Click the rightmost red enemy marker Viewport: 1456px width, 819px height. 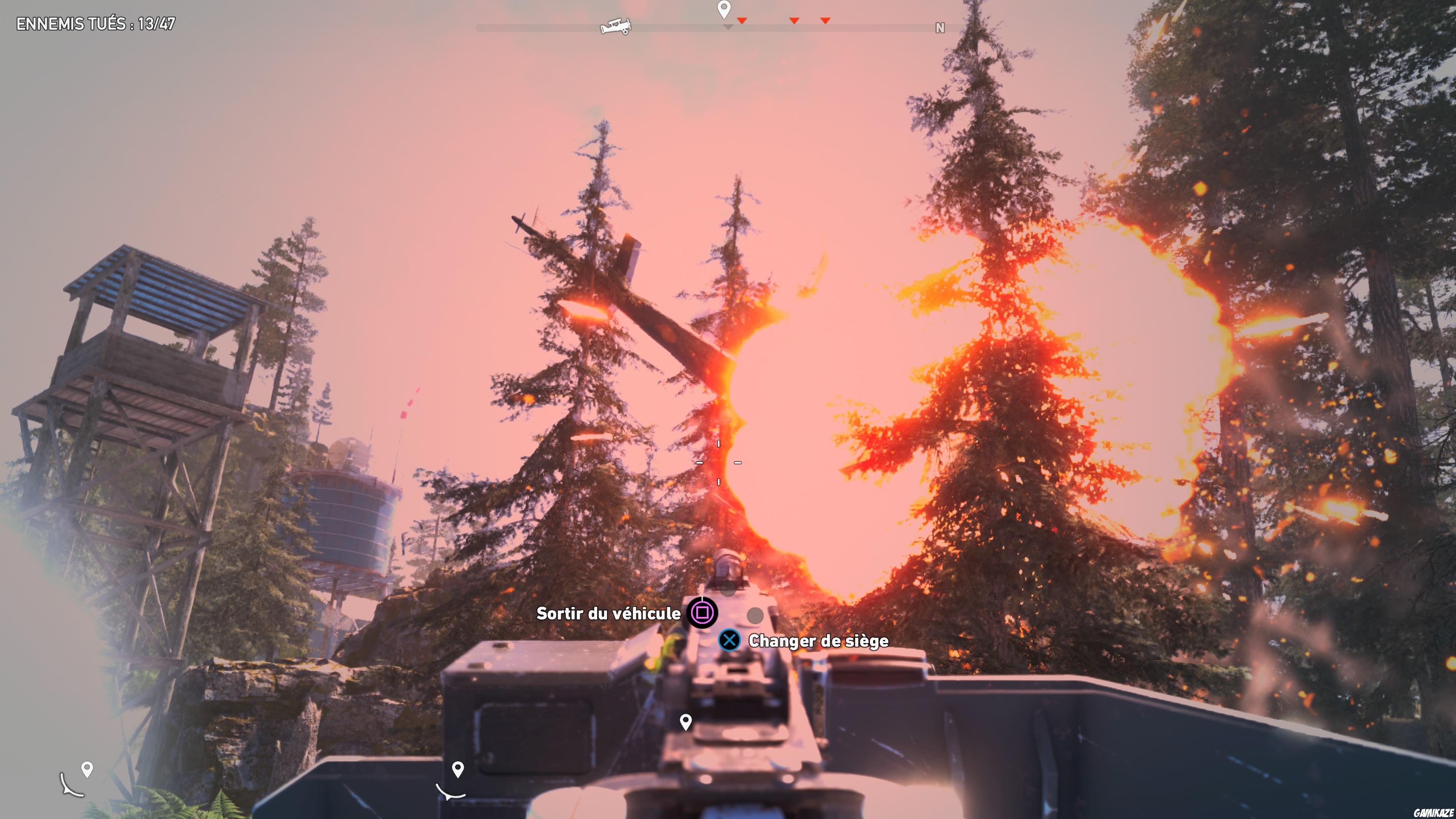[826, 20]
